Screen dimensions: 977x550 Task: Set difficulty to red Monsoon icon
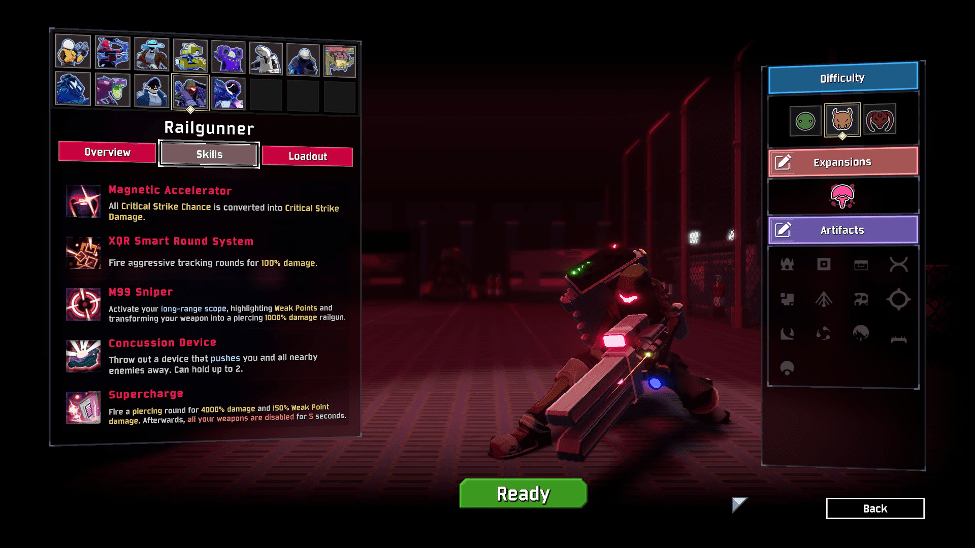click(879, 120)
